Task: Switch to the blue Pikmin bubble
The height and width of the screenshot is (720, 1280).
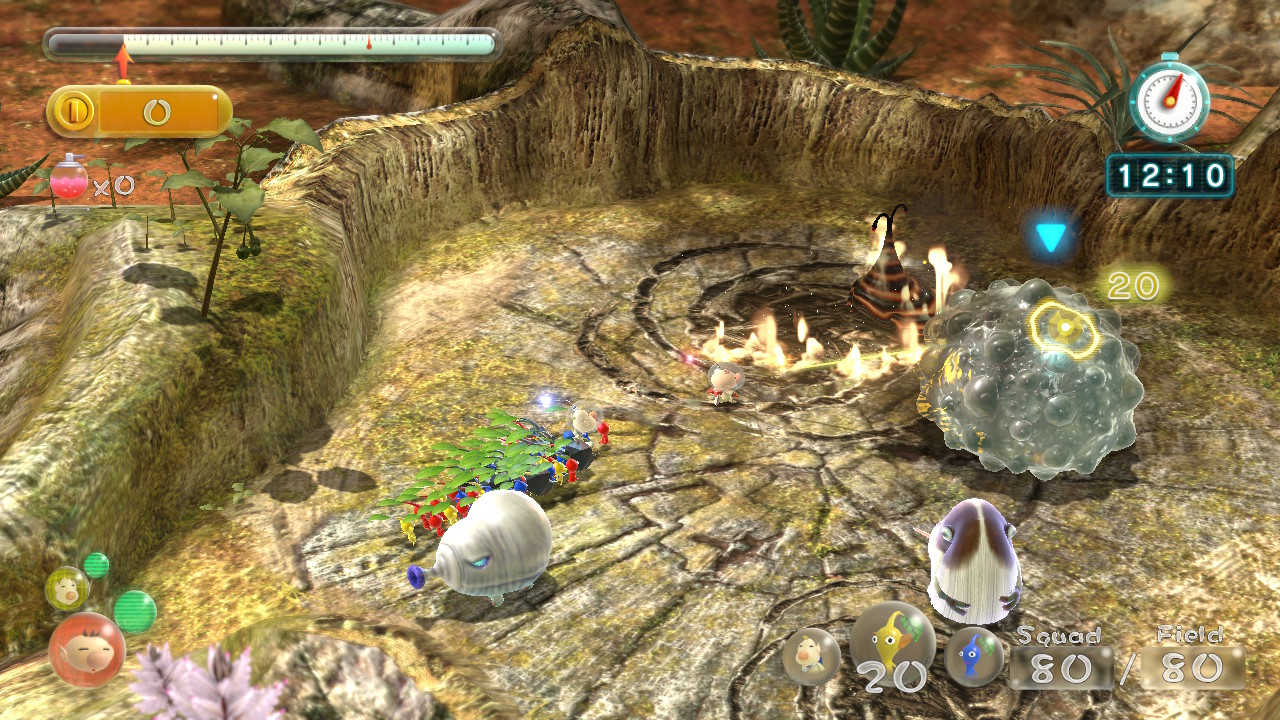Action: coord(974,656)
